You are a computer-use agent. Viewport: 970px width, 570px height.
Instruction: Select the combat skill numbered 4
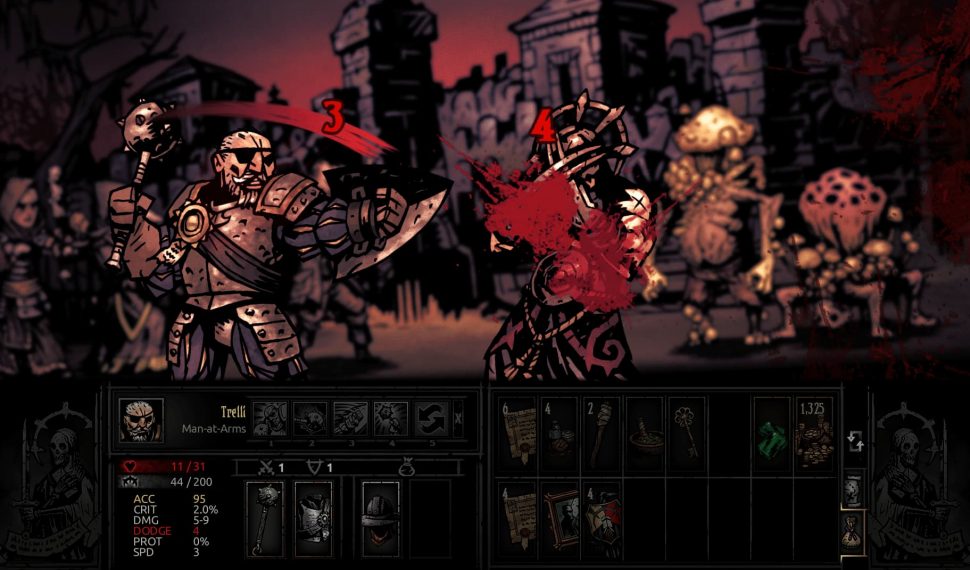coord(390,417)
